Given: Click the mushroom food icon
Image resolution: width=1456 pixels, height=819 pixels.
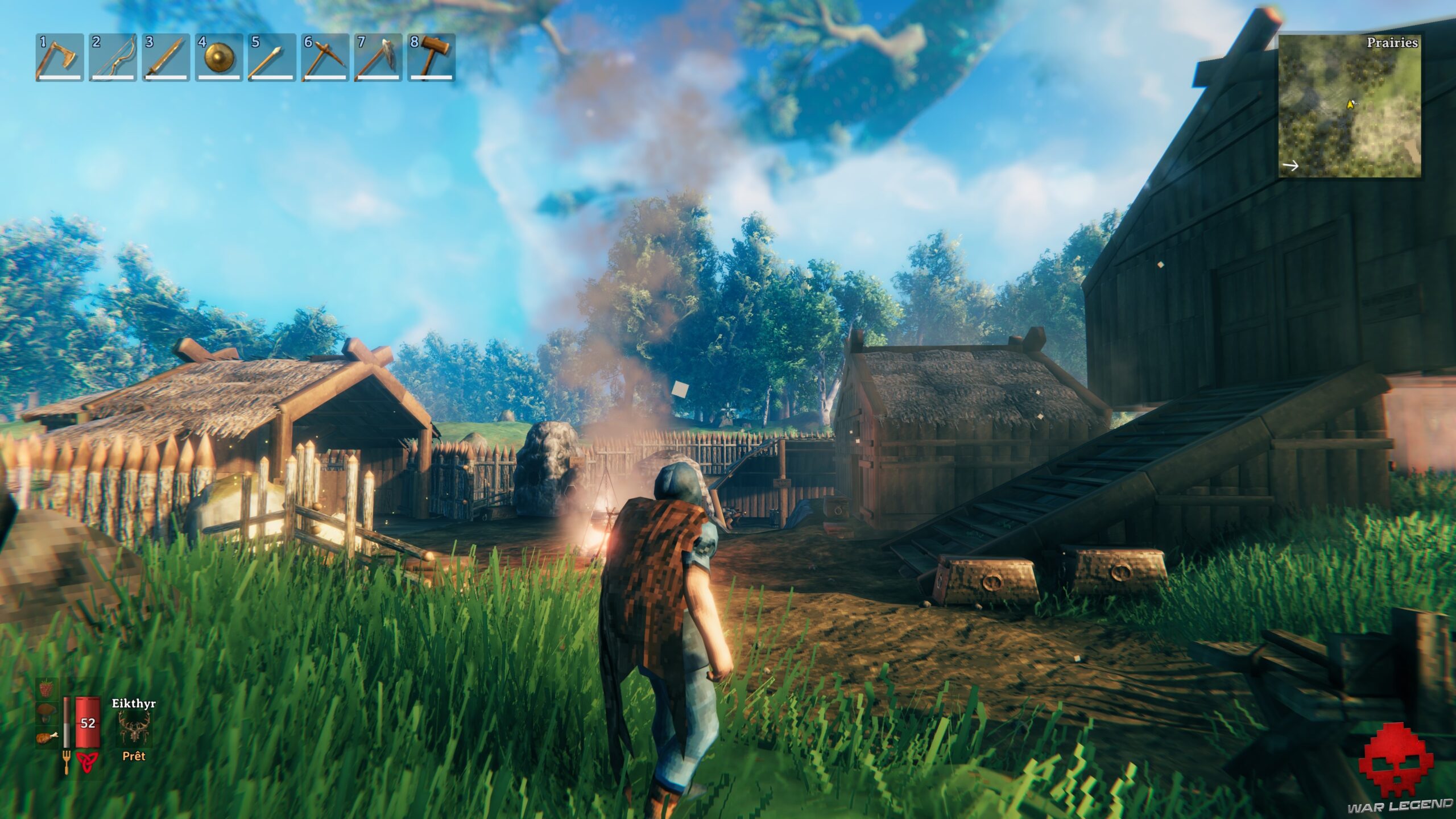Looking at the screenshot, I should pos(46,713).
